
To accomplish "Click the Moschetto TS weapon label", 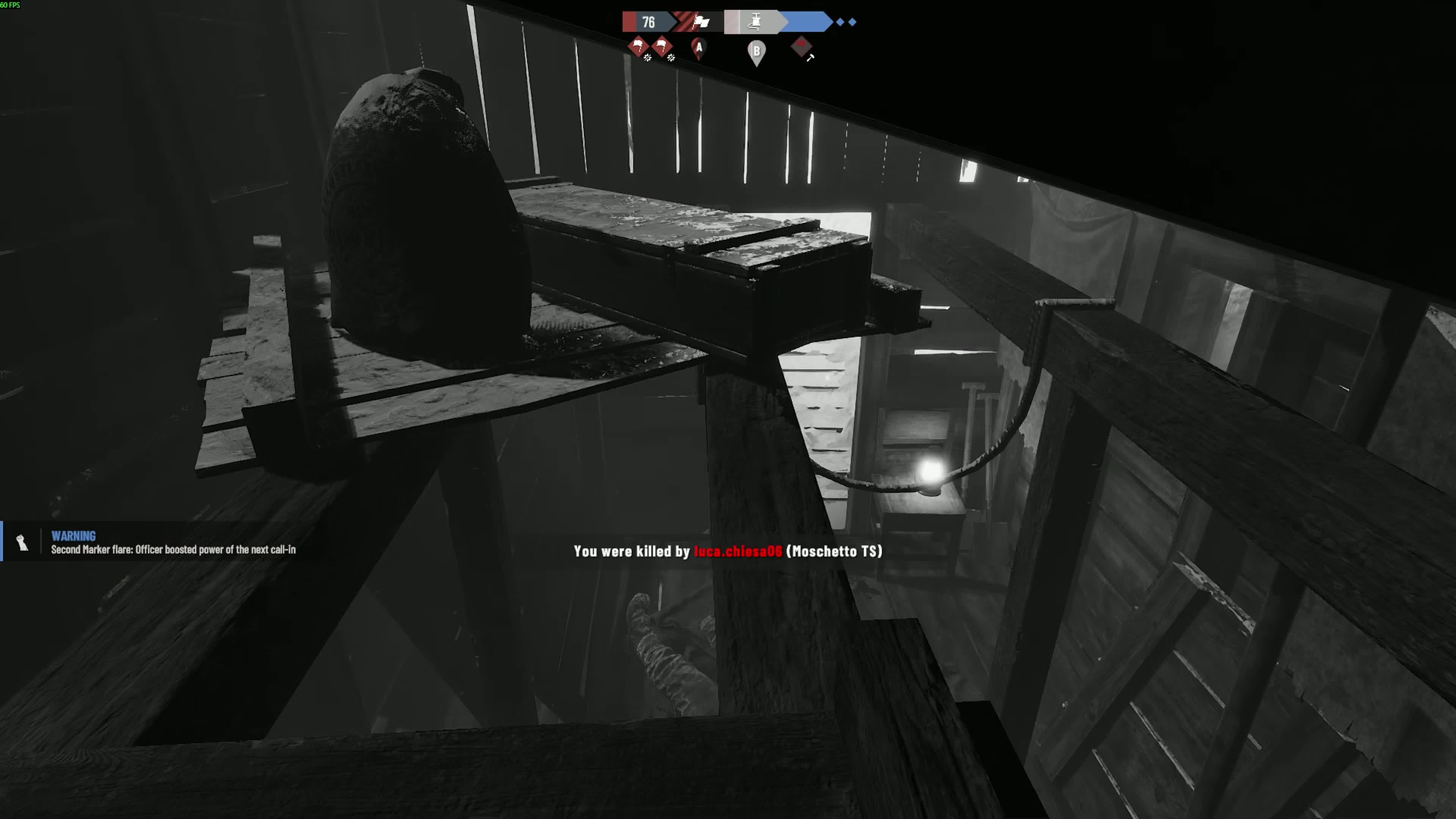I will click(836, 552).
